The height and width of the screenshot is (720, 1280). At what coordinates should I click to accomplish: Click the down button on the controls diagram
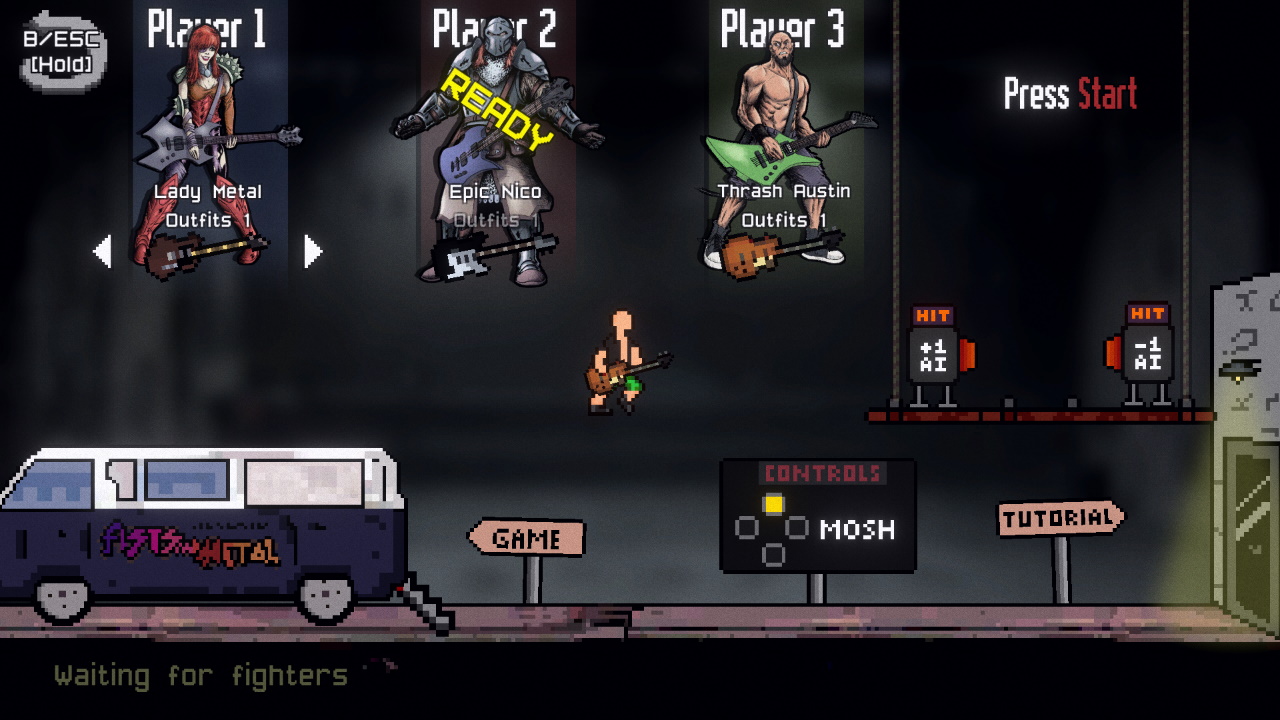pyautogui.click(x=772, y=552)
